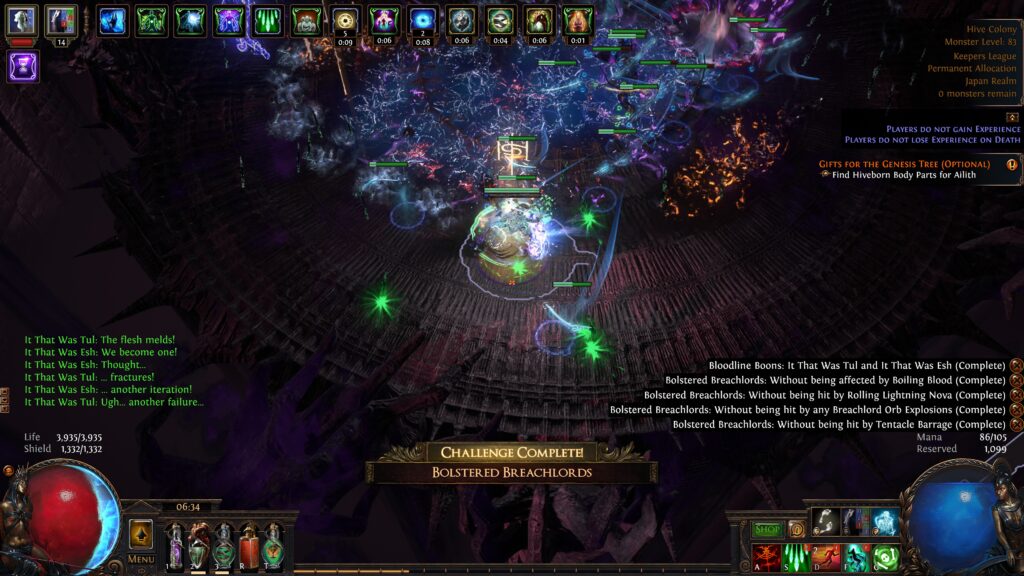The image size is (1024, 576).
Task: Dismiss the Bloodline Boons challenge notification
Action: point(1016,365)
